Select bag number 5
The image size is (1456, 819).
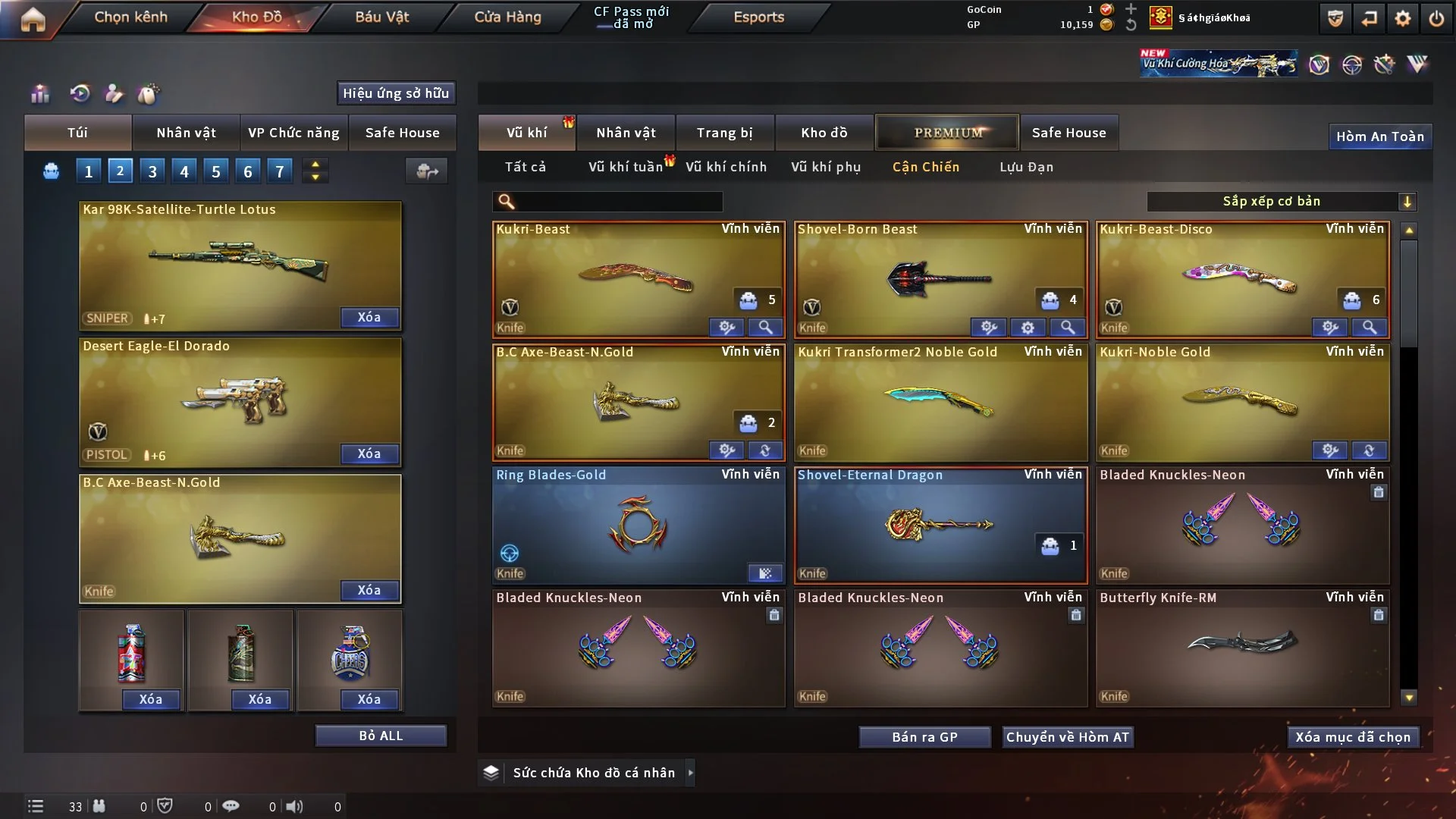(x=215, y=171)
